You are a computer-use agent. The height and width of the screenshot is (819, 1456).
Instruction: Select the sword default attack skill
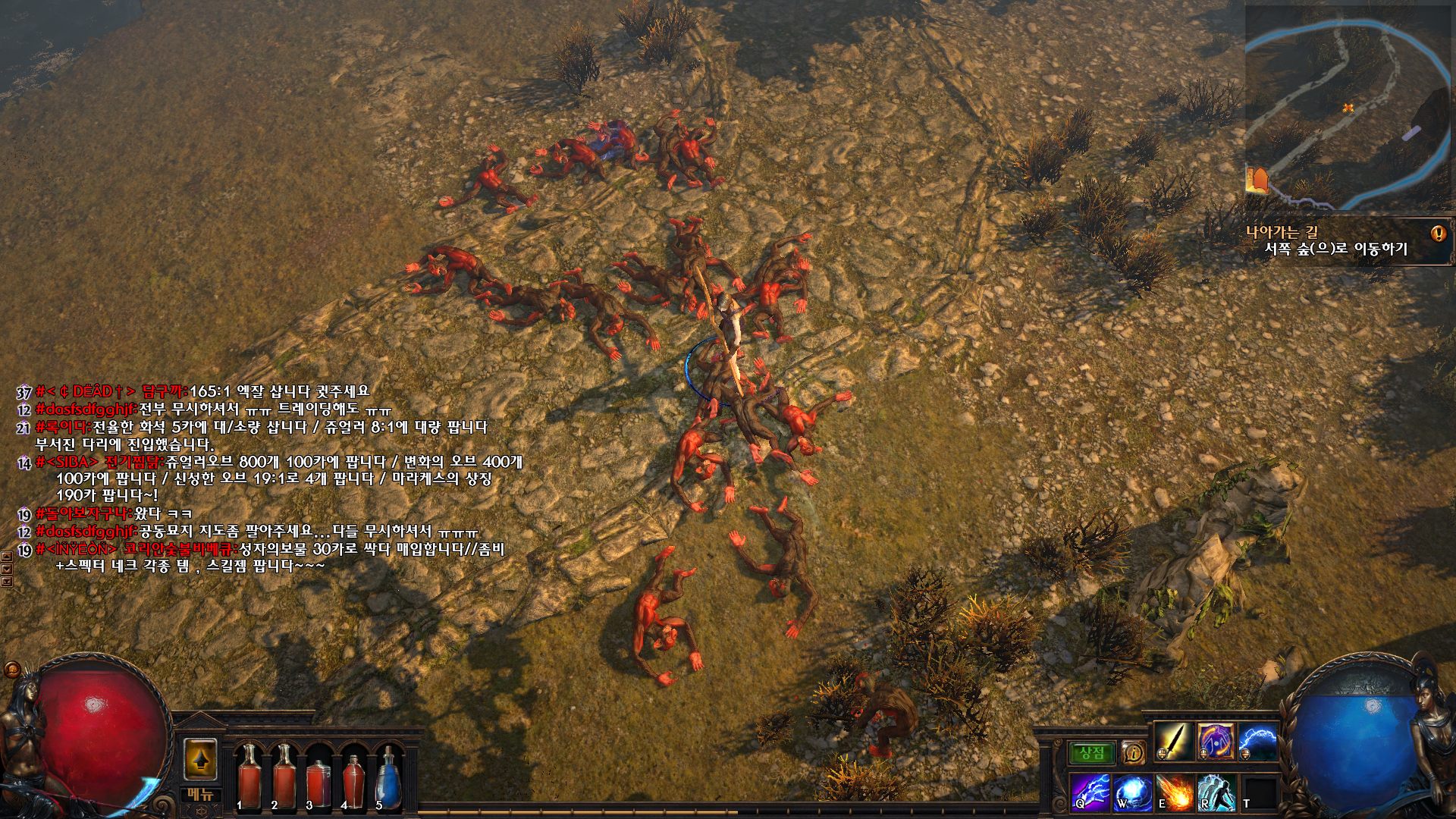click(x=1173, y=742)
